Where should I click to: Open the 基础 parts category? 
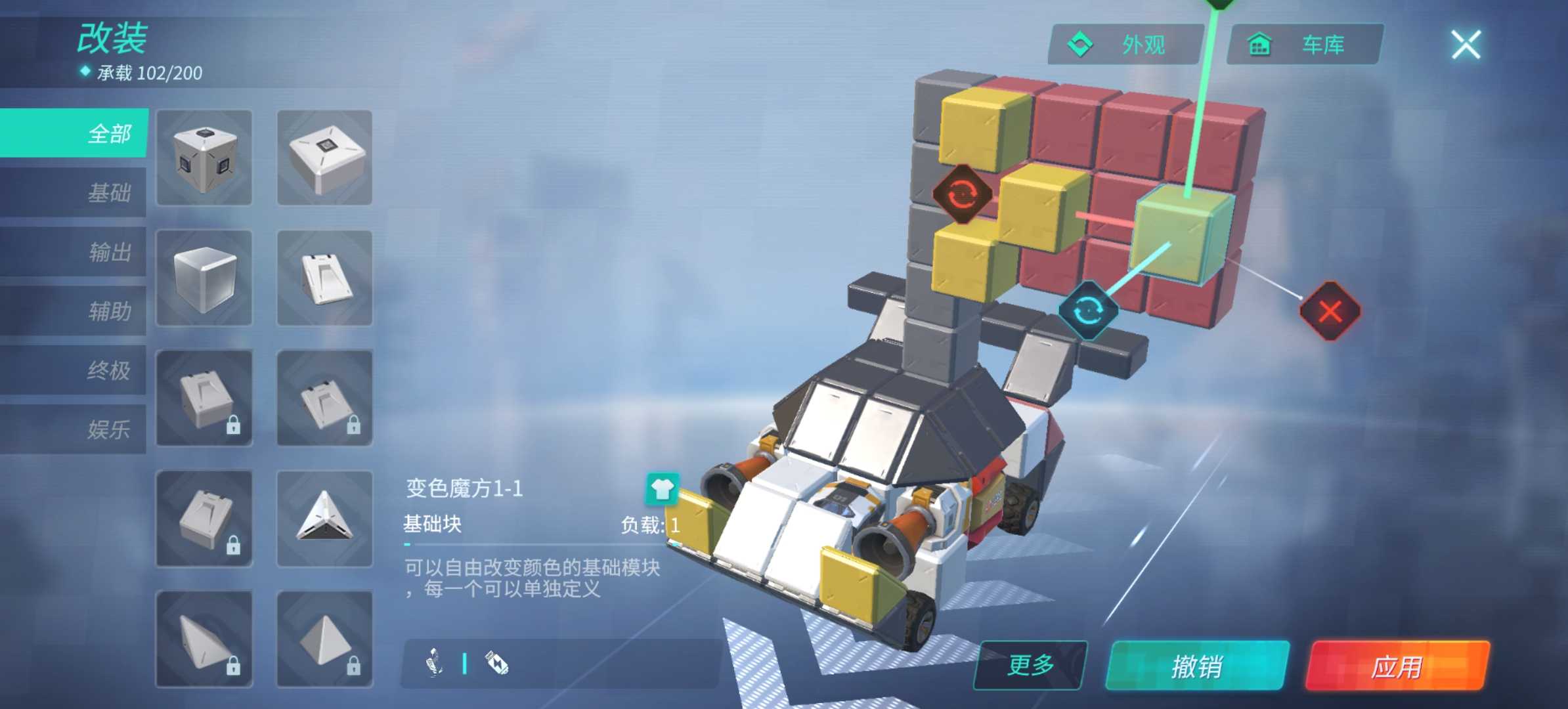(76, 192)
